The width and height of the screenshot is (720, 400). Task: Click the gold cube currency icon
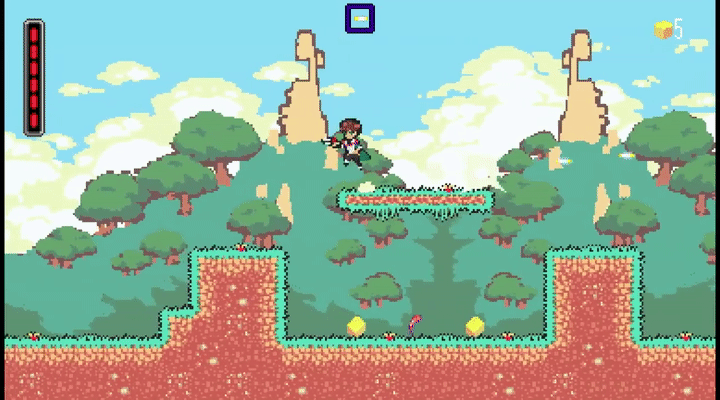(662, 30)
